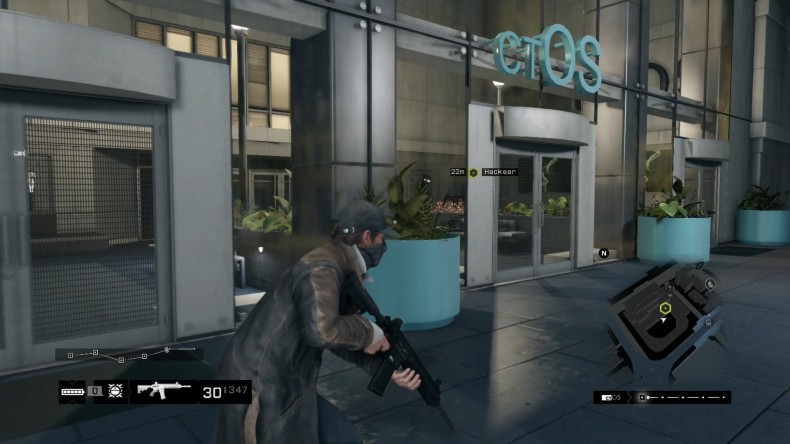The height and width of the screenshot is (444, 790).
Task: Select the assault rifle weapon icon
Action: [162, 391]
